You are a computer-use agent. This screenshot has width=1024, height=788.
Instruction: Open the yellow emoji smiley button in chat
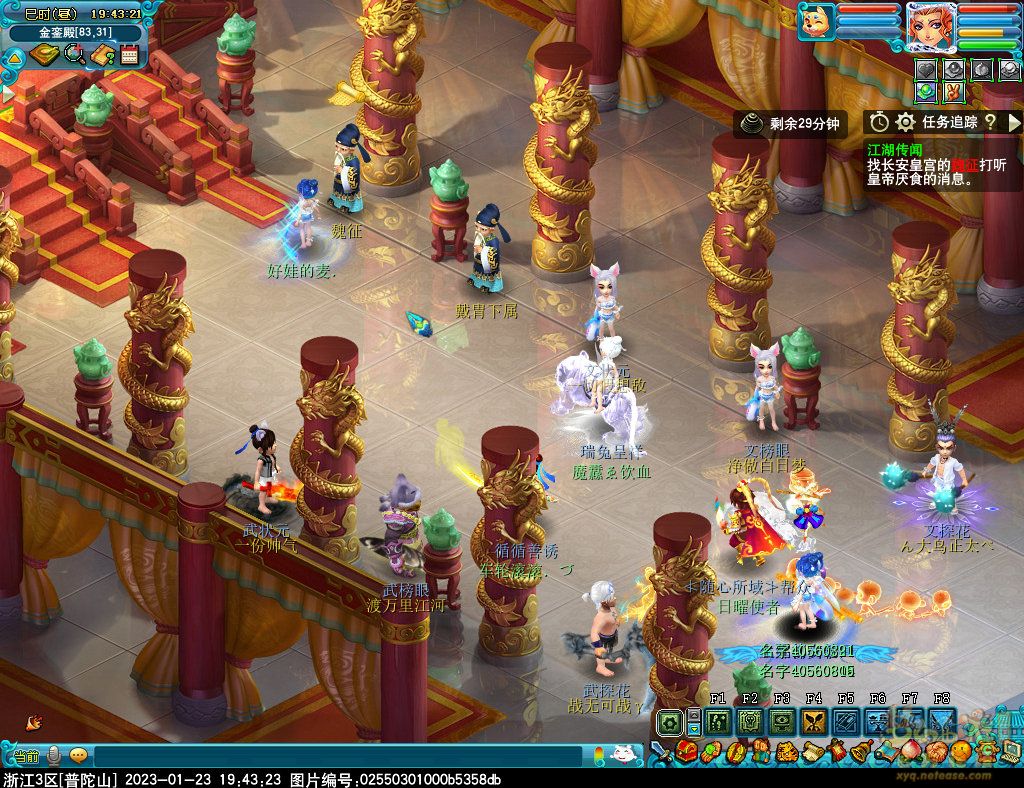point(78,756)
